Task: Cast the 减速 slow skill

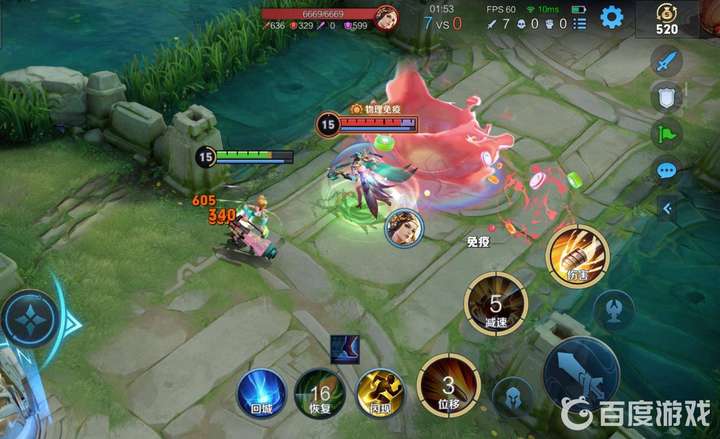Action: pyautogui.click(x=495, y=302)
